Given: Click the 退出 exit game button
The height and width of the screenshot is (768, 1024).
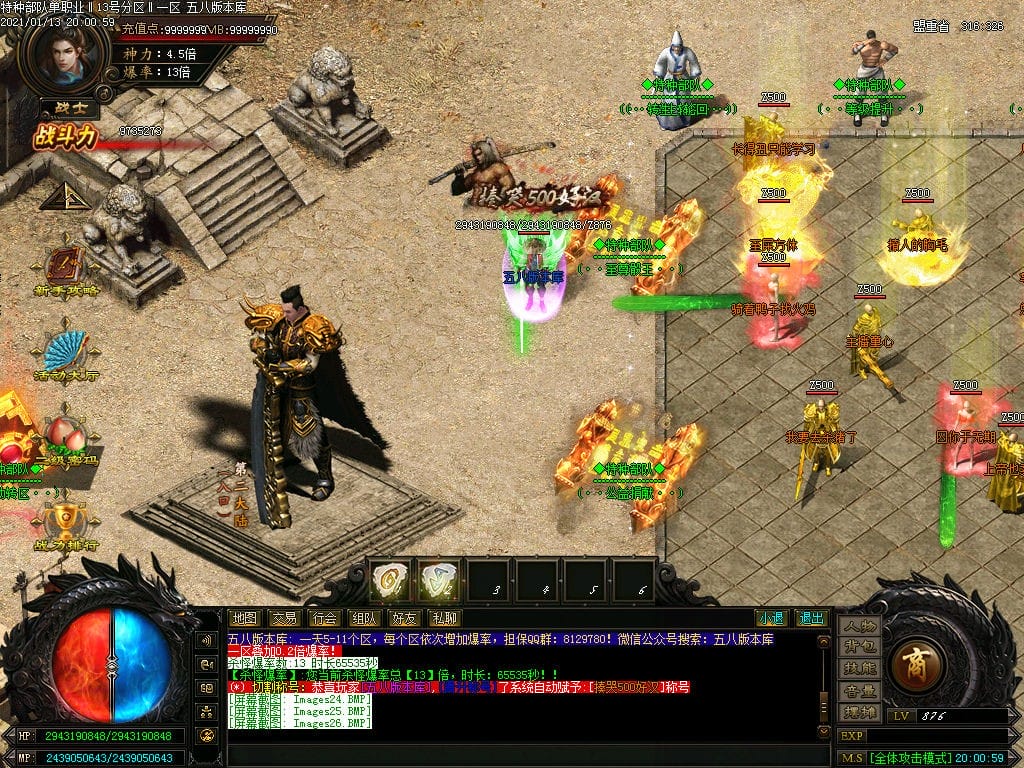Looking at the screenshot, I should [x=811, y=618].
